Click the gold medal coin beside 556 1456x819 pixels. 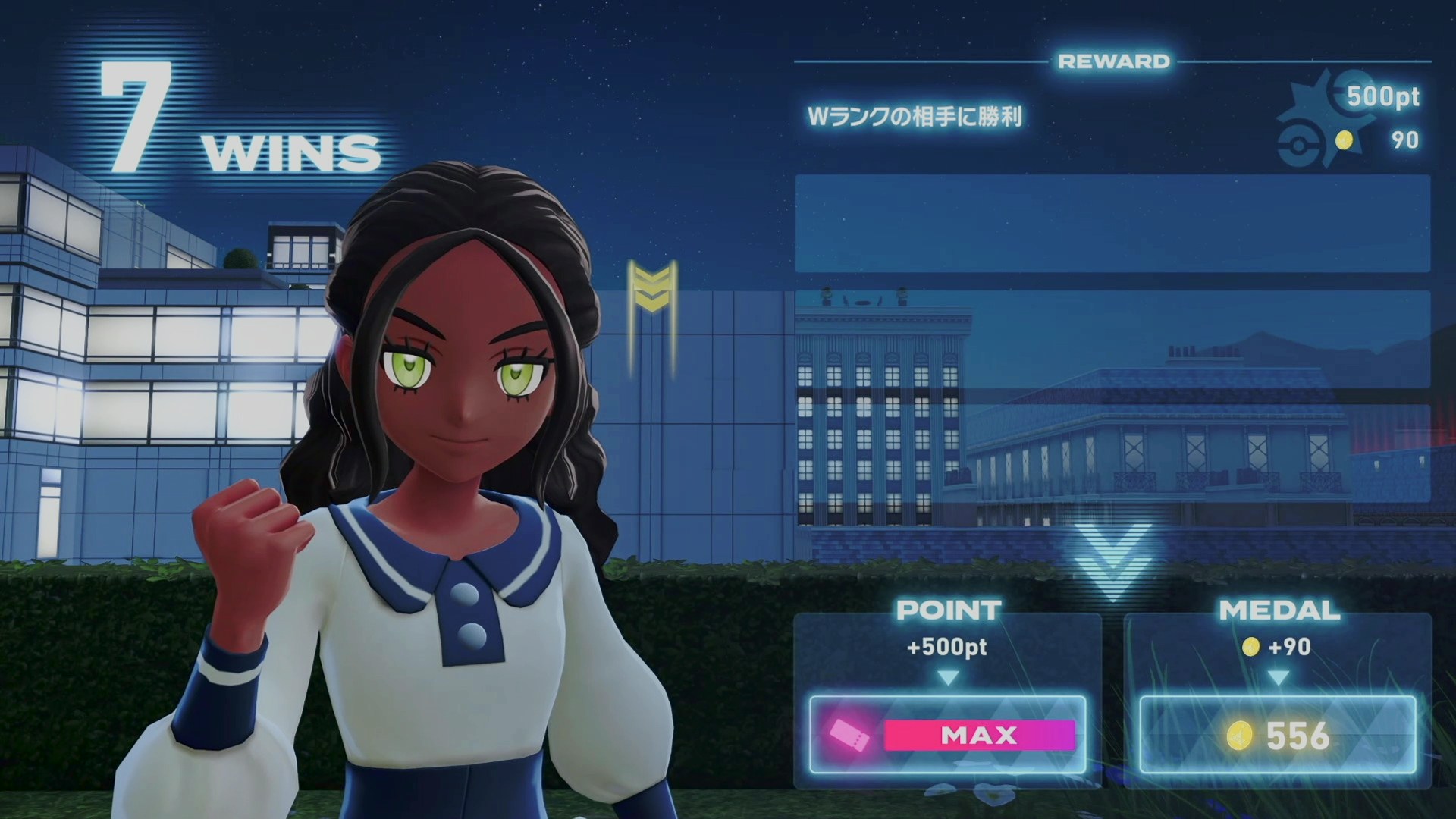[x=1239, y=736]
